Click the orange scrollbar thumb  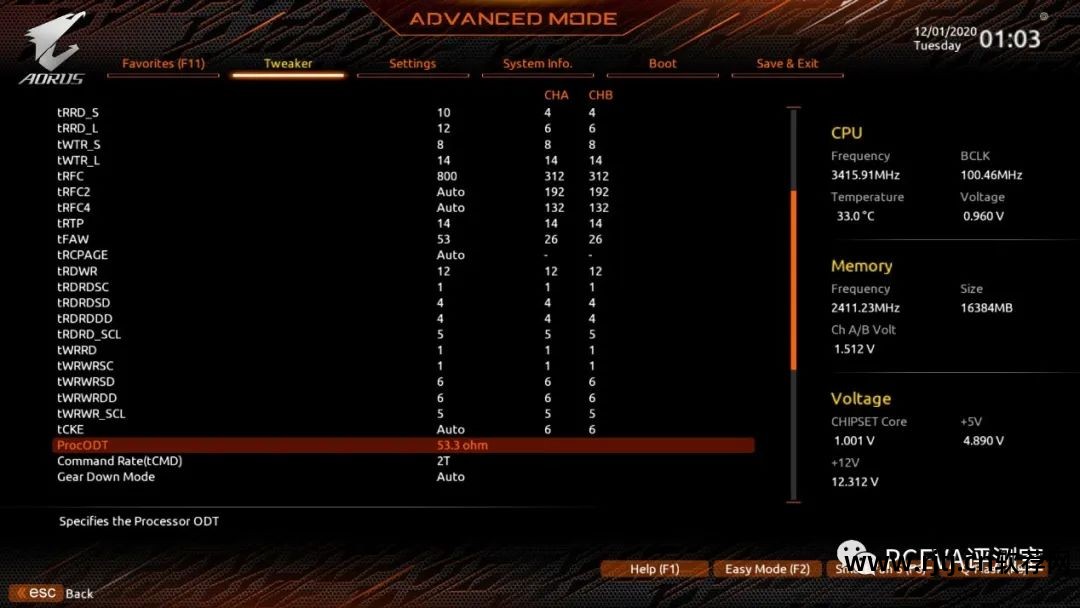793,280
